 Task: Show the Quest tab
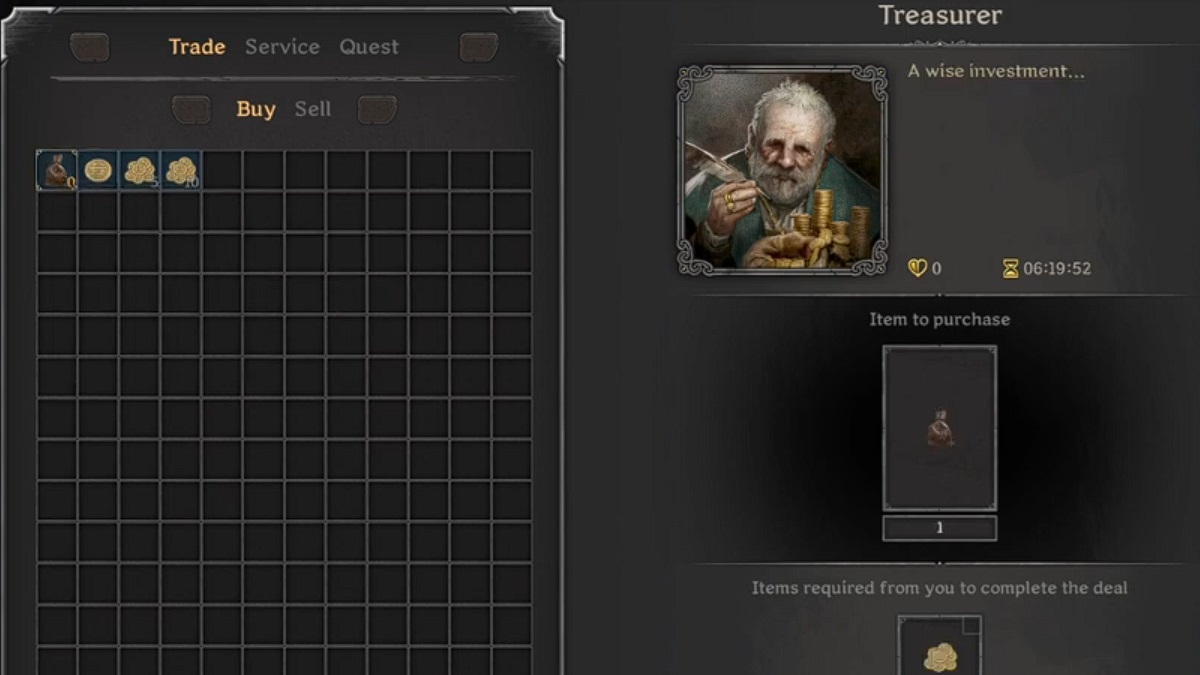(x=368, y=47)
